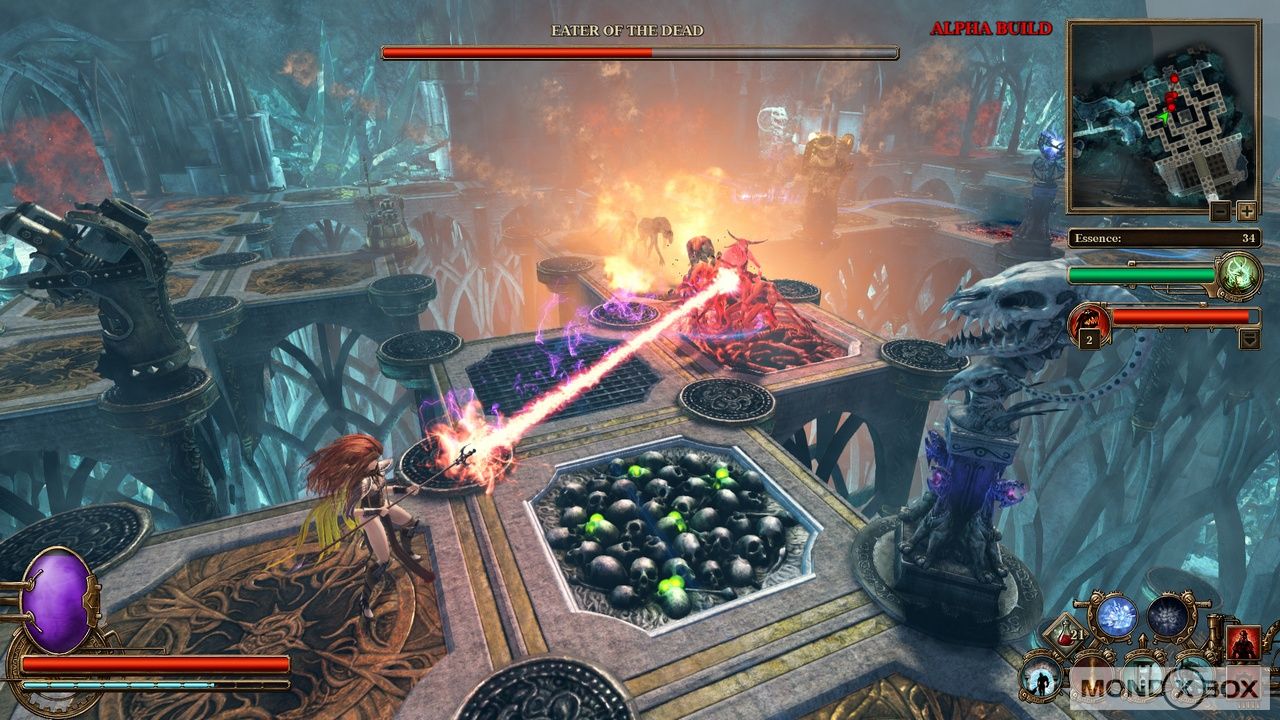The height and width of the screenshot is (720, 1280).
Task: Expand the companion panel down-arrow button
Action: pos(1250,339)
